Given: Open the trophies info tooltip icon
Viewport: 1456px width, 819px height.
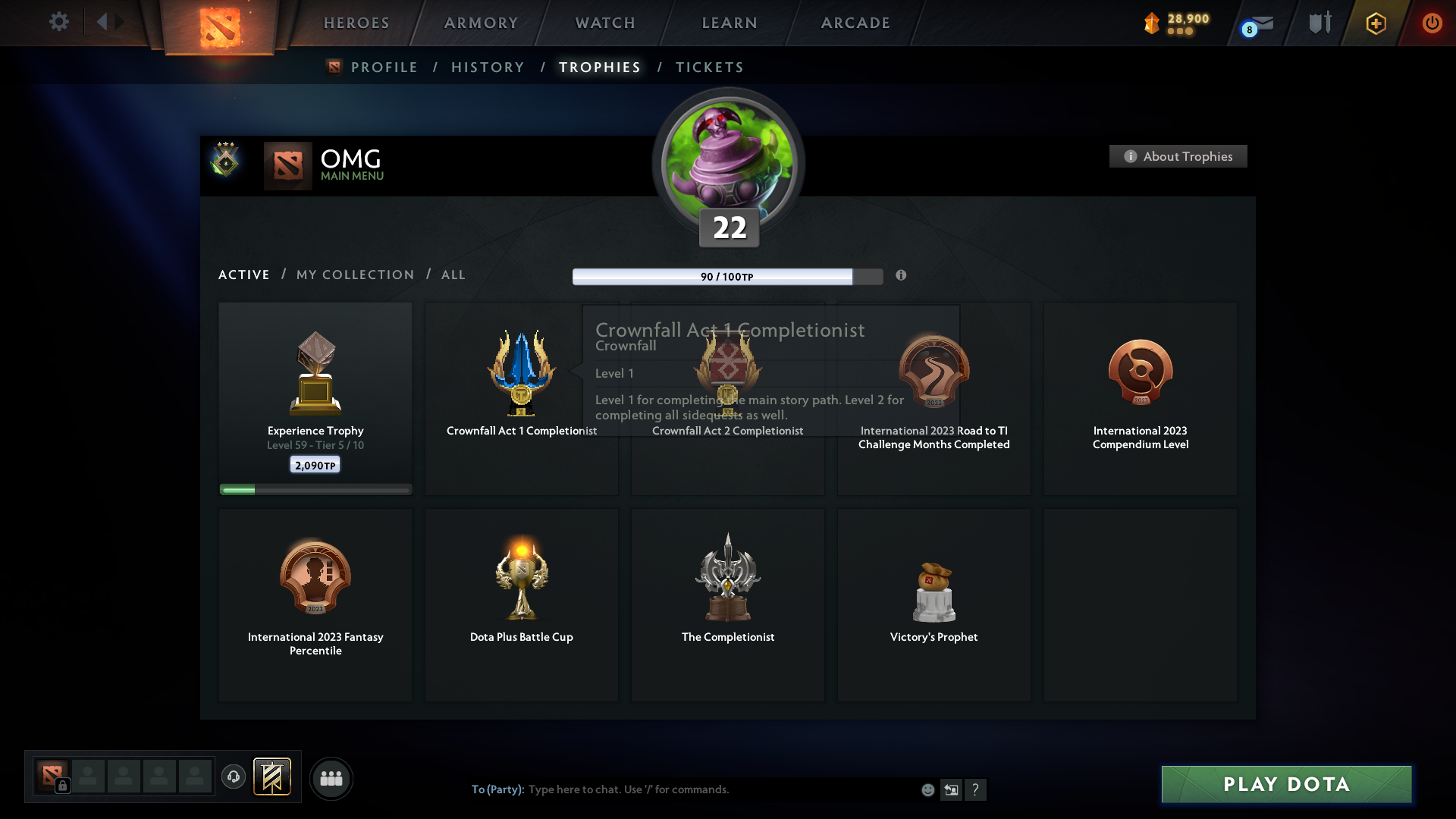Looking at the screenshot, I should tap(902, 276).
